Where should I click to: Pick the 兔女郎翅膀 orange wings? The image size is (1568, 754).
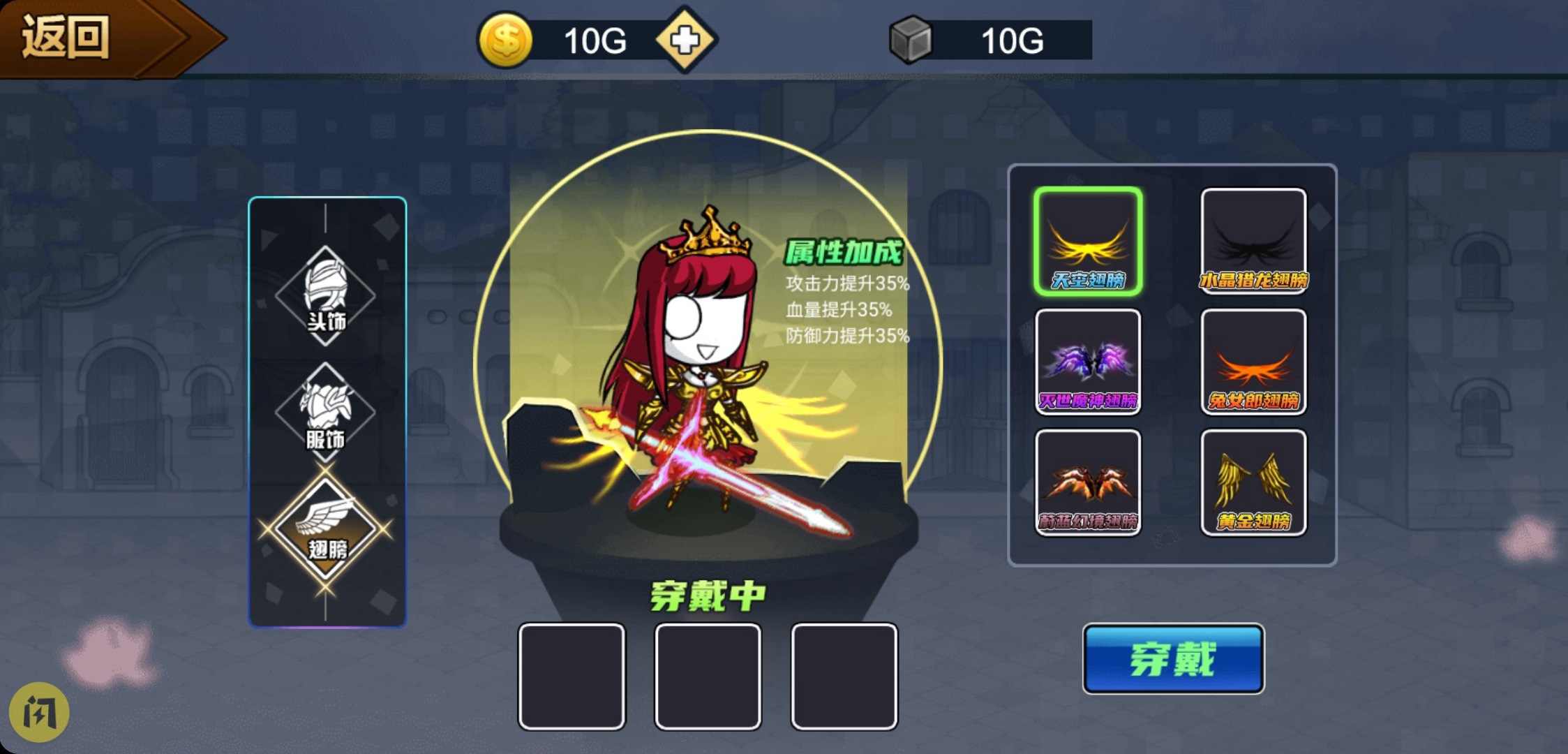pyautogui.click(x=1253, y=363)
